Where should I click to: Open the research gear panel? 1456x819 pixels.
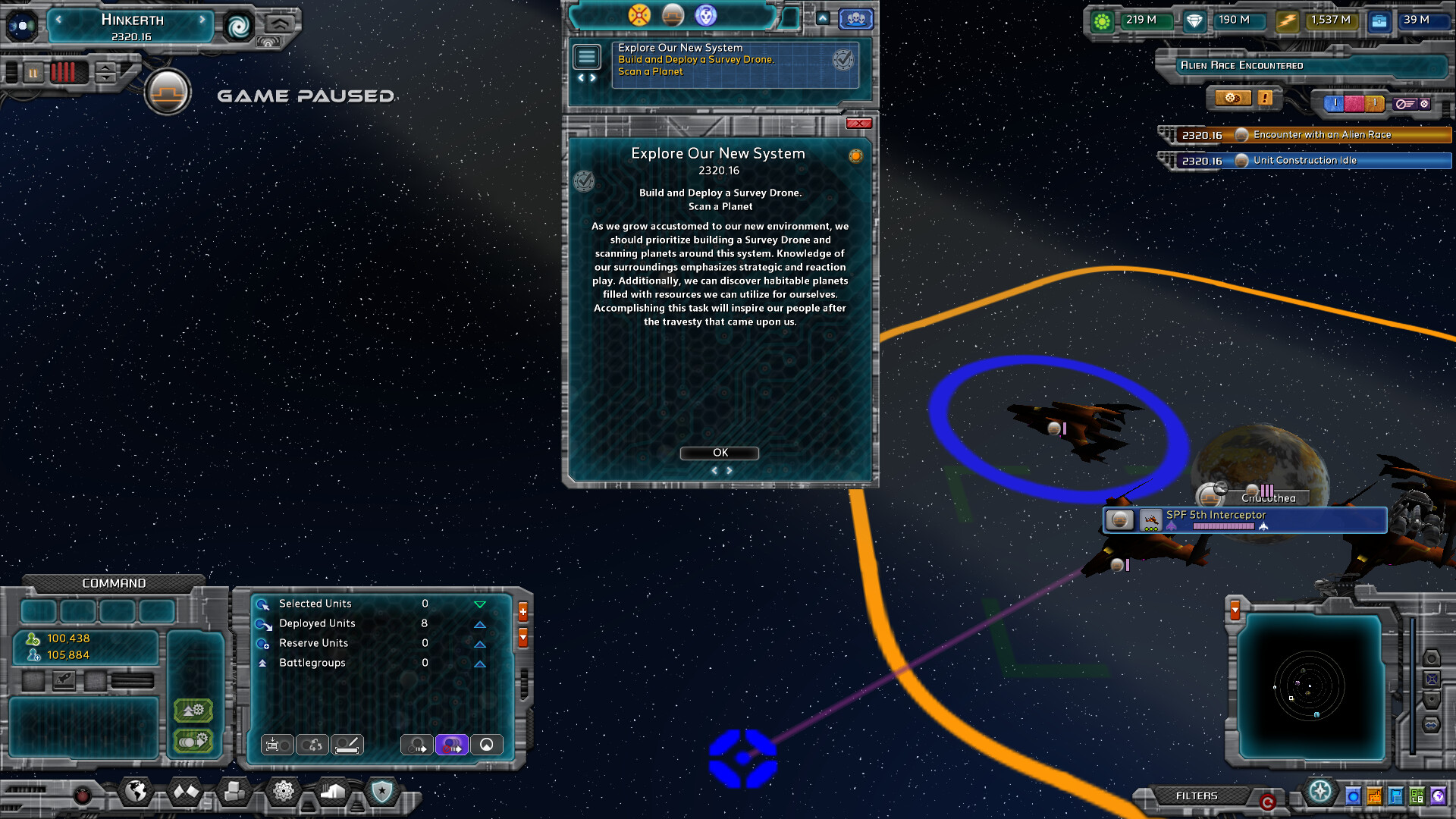tap(284, 792)
